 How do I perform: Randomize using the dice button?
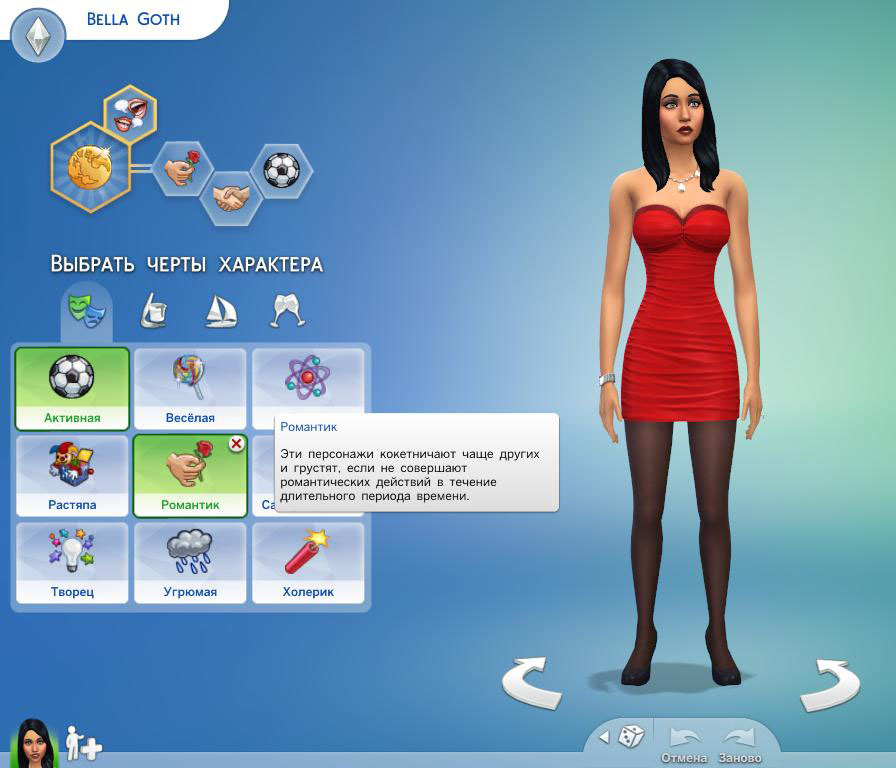click(631, 737)
